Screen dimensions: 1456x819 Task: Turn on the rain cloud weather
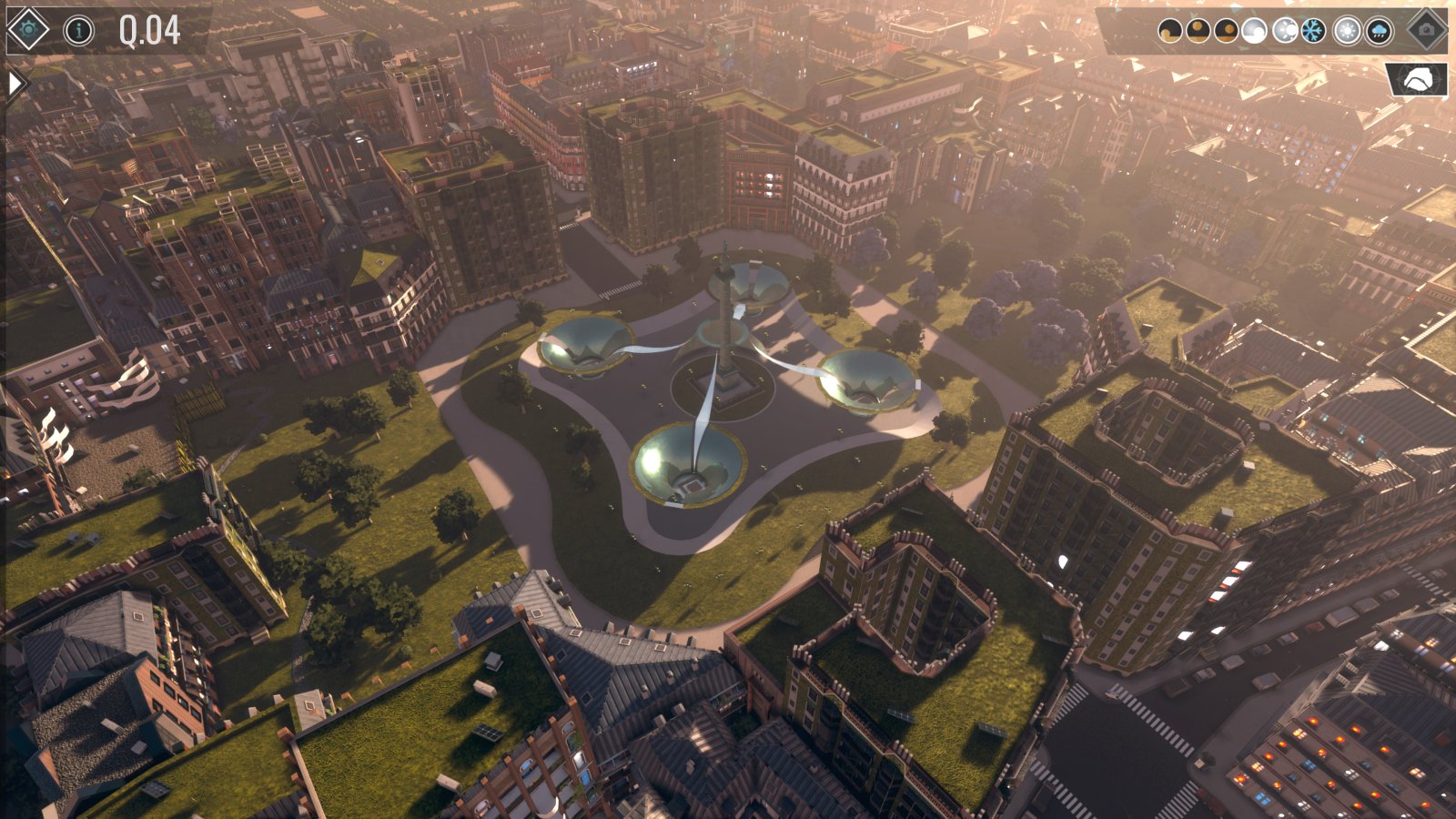[1379, 32]
